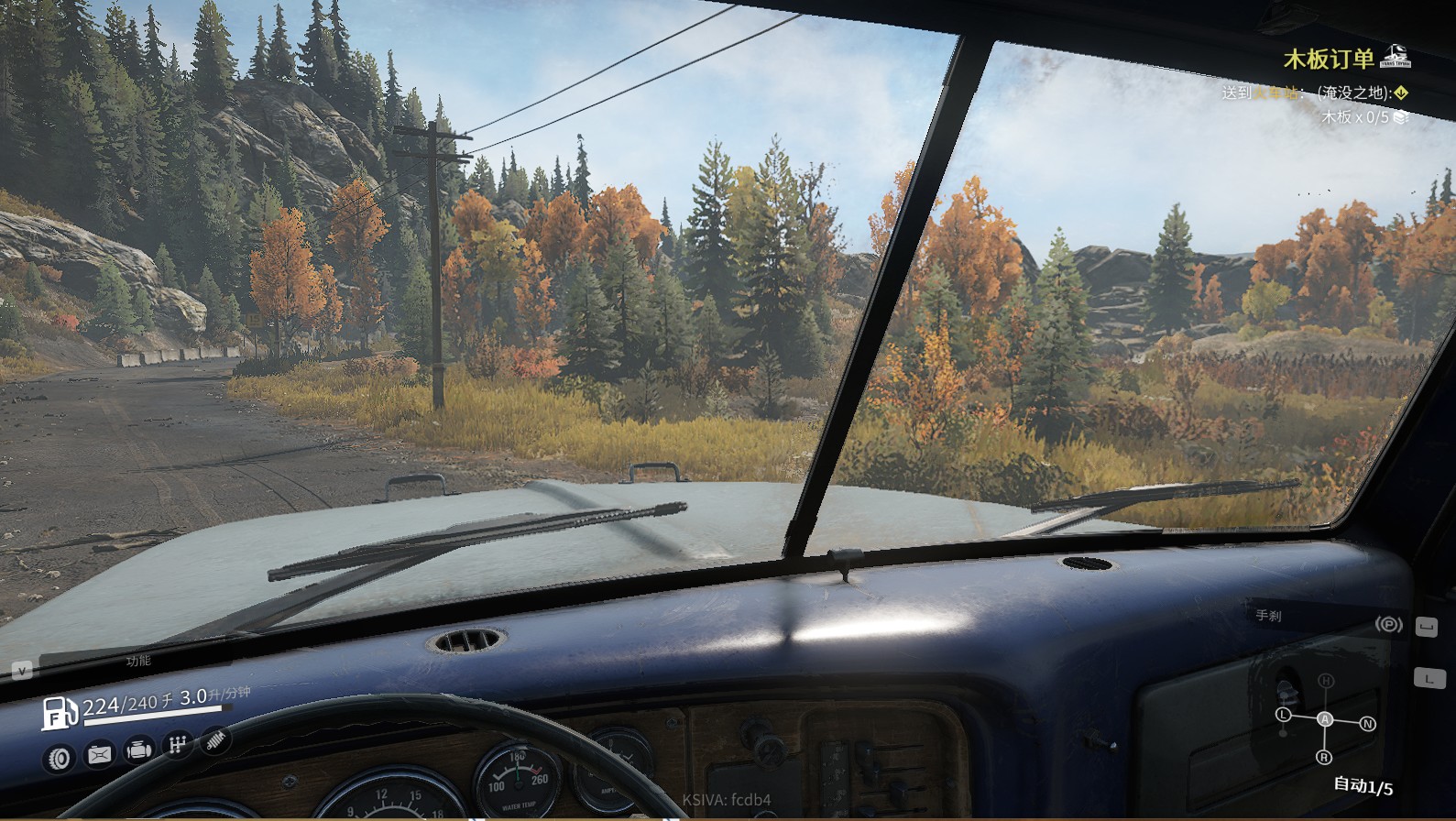Image resolution: width=1456 pixels, height=821 pixels.
Task: Shift the gearbox to R reverse
Action: pyautogui.click(x=1324, y=757)
